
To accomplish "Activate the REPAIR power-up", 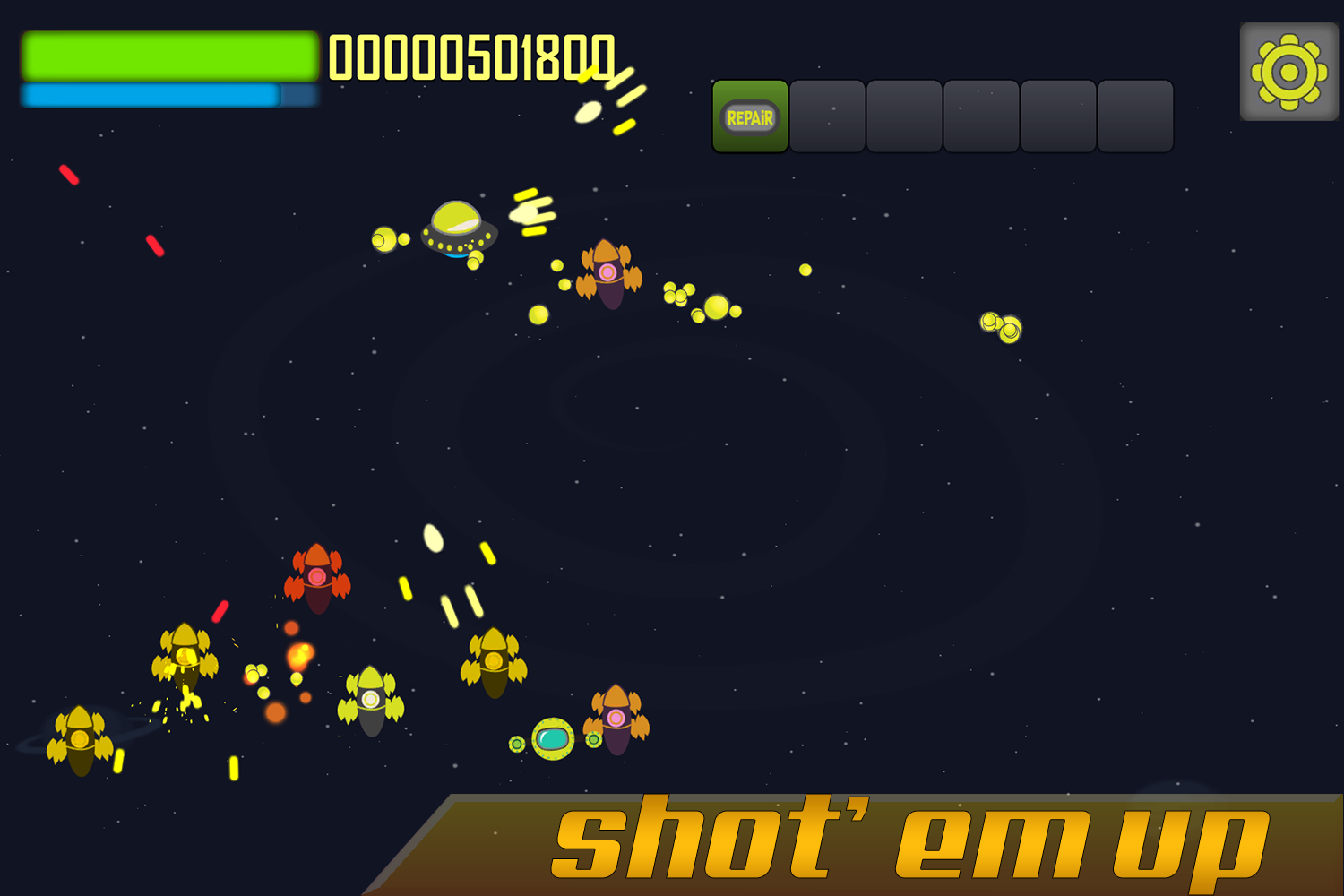I will point(750,116).
